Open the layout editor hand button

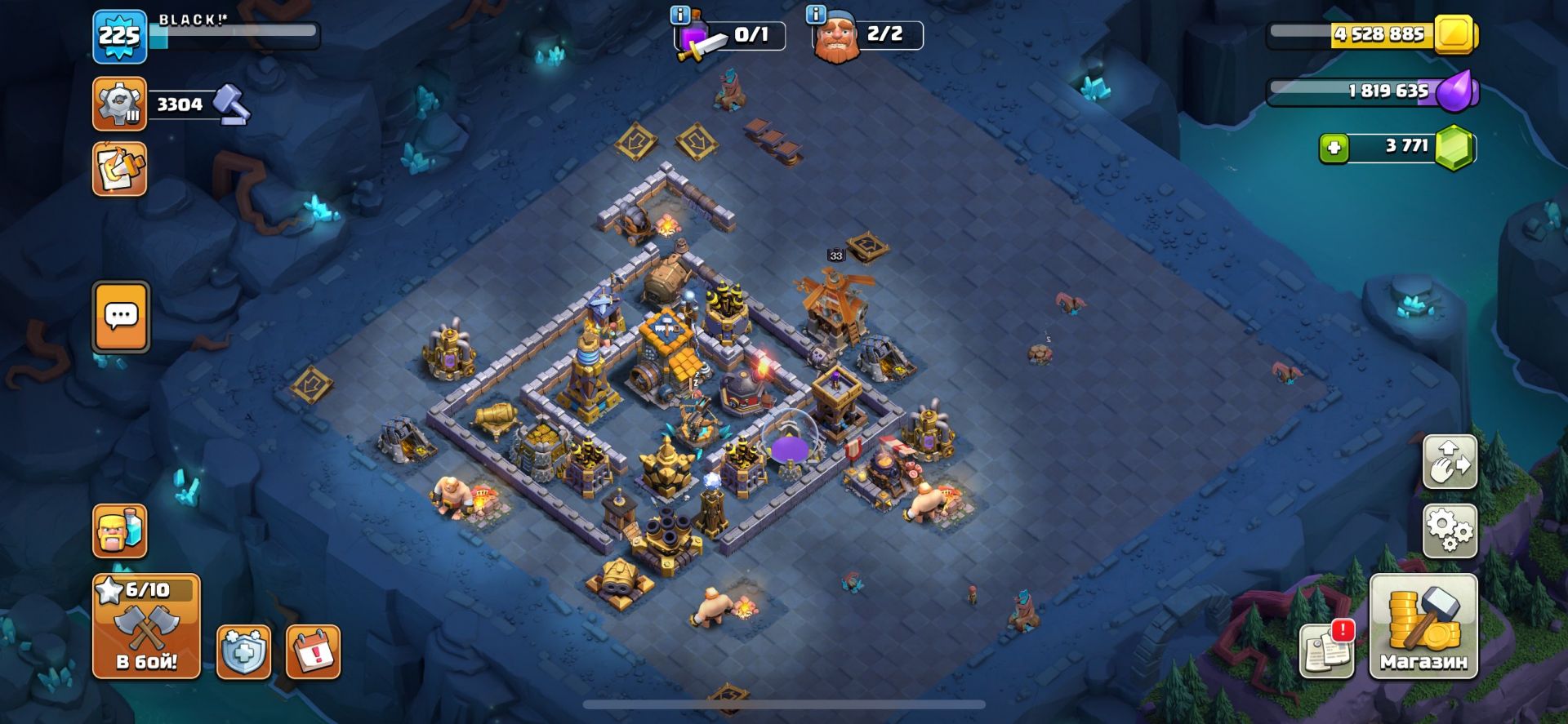1450,461
